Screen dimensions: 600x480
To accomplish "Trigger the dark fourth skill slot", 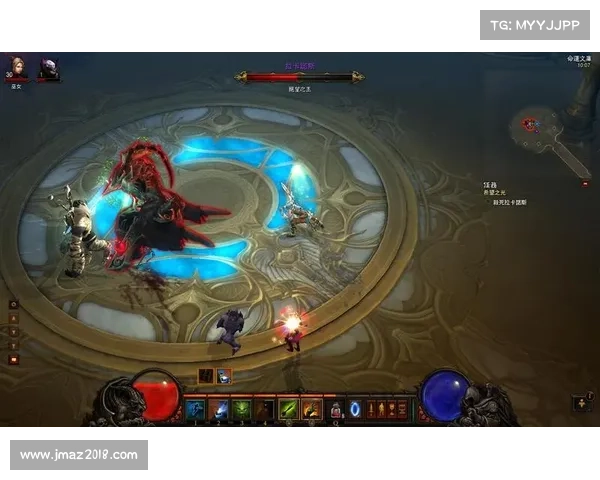I will (x=265, y=408).
